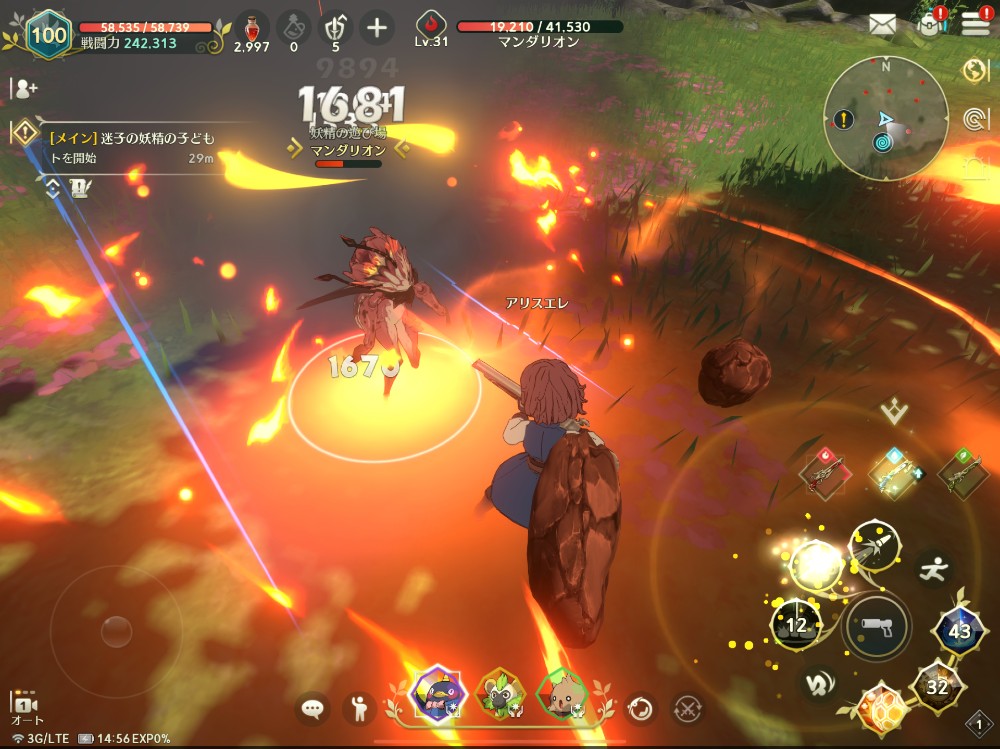The width and height of the screenshot is (1000, 749).
Task: Open the level 100 character portrait
Action: pyautogui.click(x=47, y=34)
